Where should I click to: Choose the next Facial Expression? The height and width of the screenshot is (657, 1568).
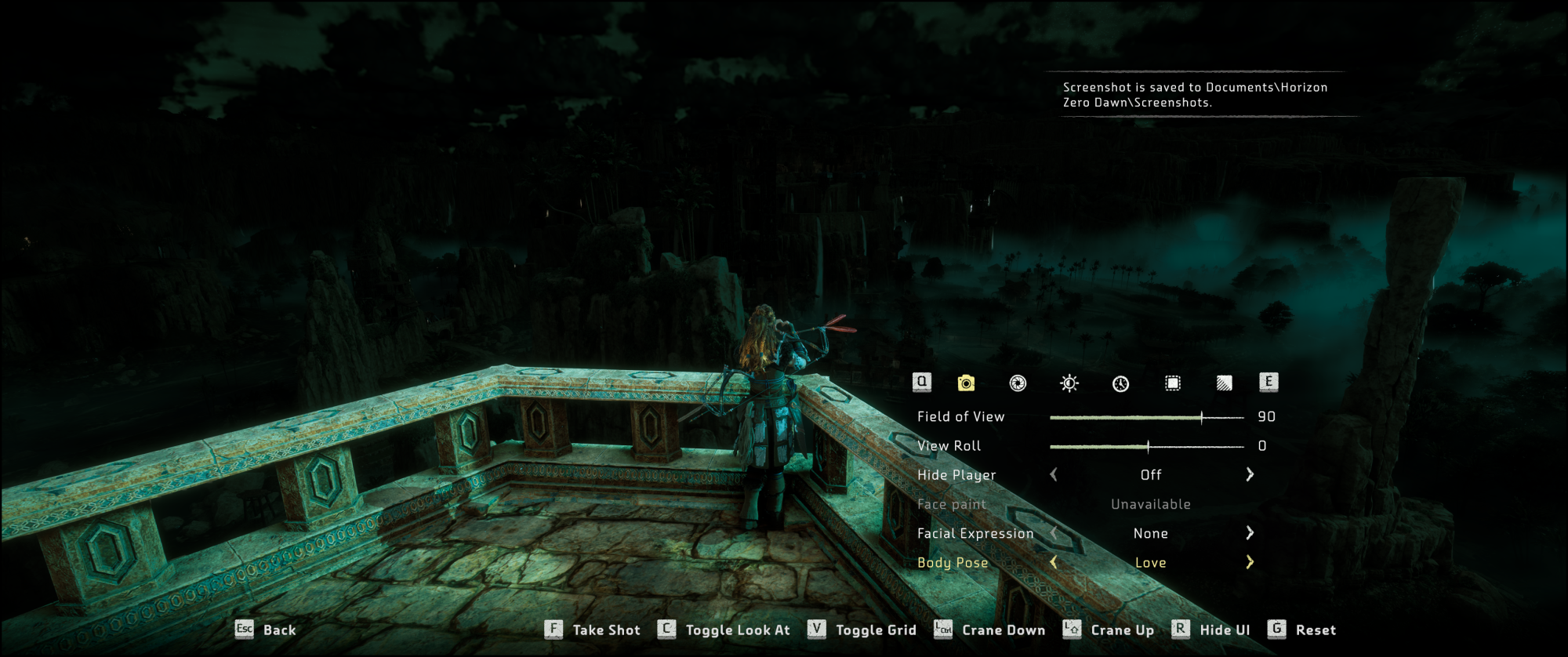(x=1250, y=533)
